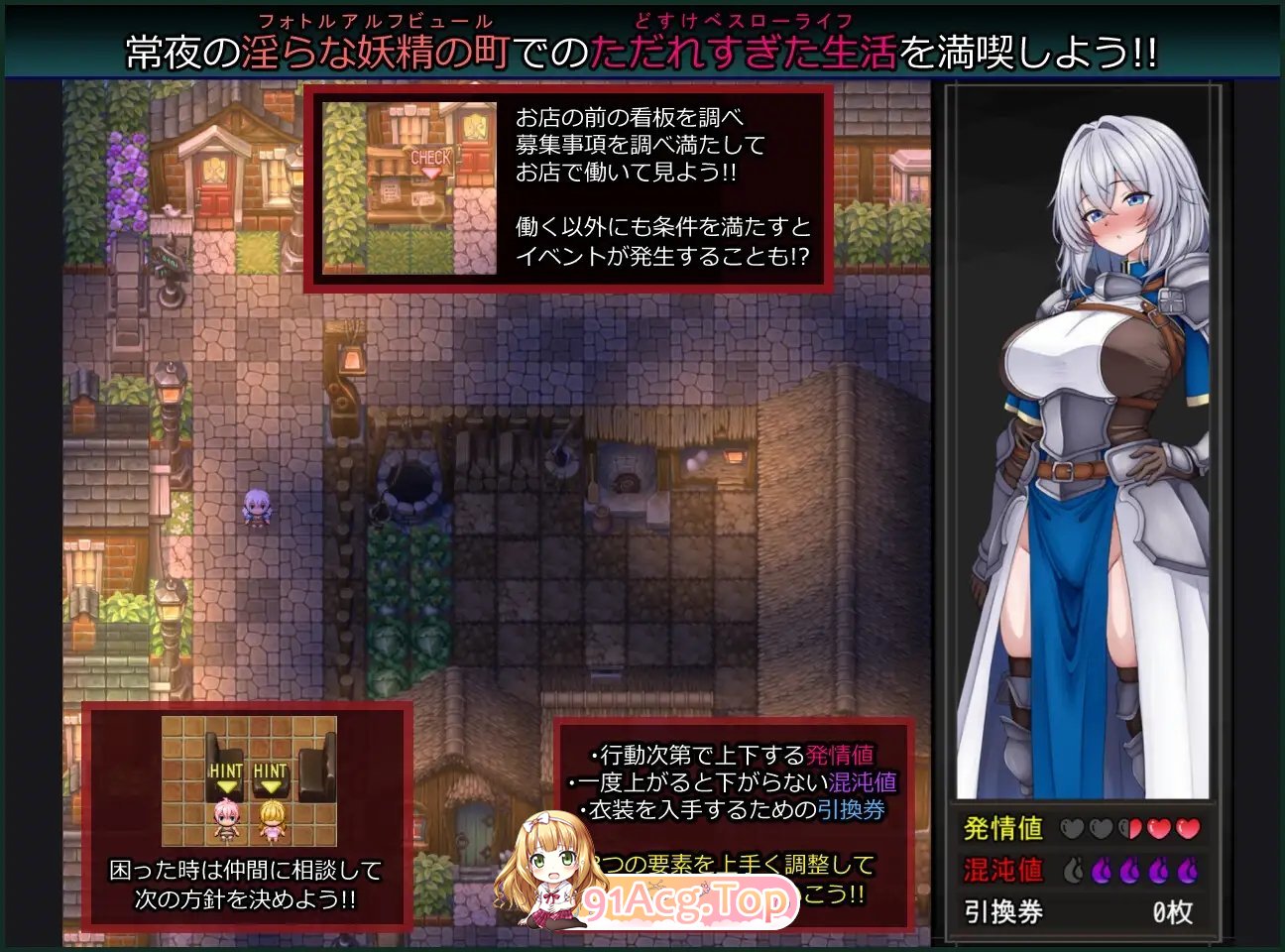This screenshot has width=1285, height=952.
Task: Toggle the second purple droplet icon
Action: (x=1101, y=870)
